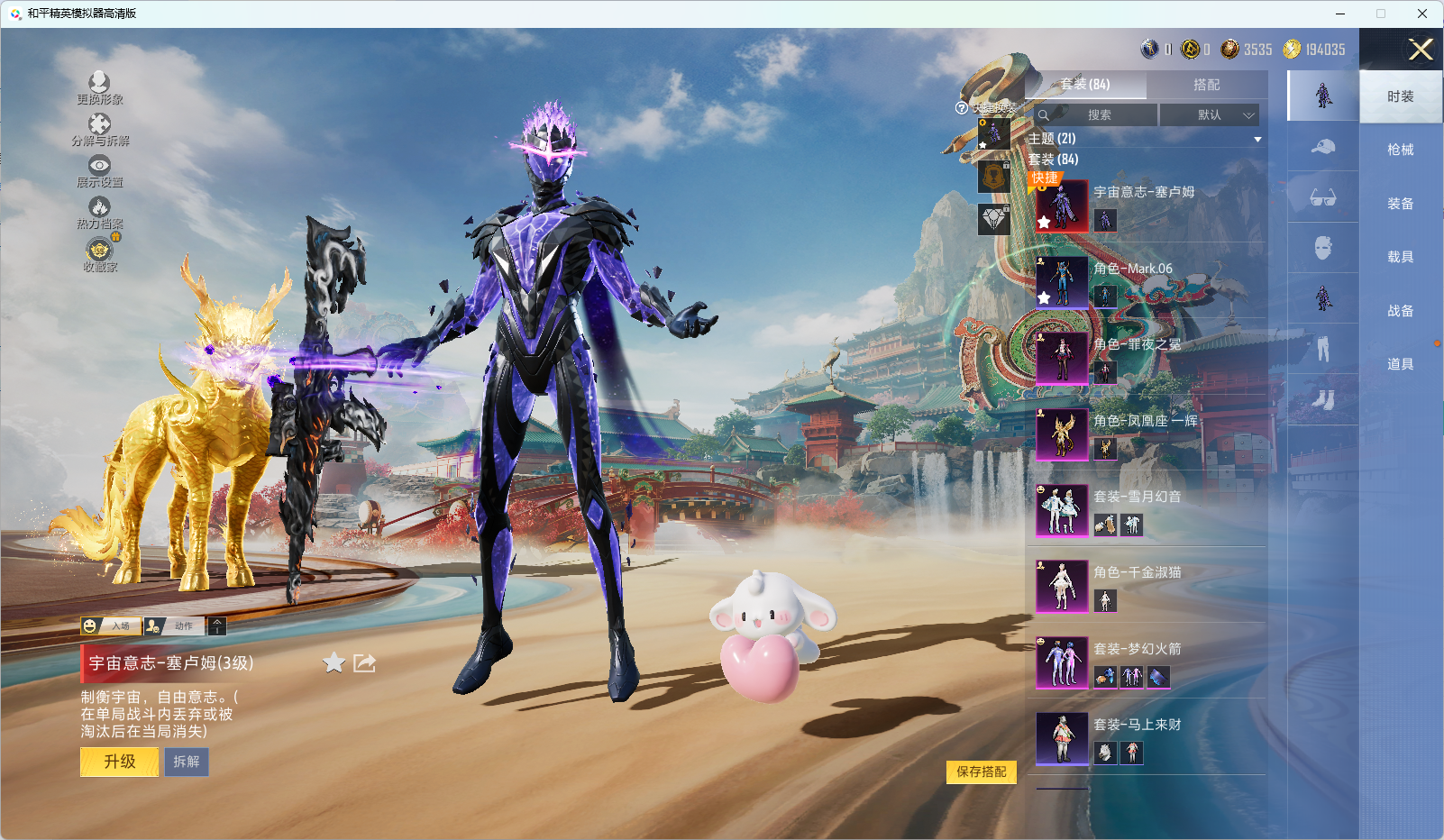Click the 升级 upgrade button
Screen dimensions: 1444x840
pos(120,762)
